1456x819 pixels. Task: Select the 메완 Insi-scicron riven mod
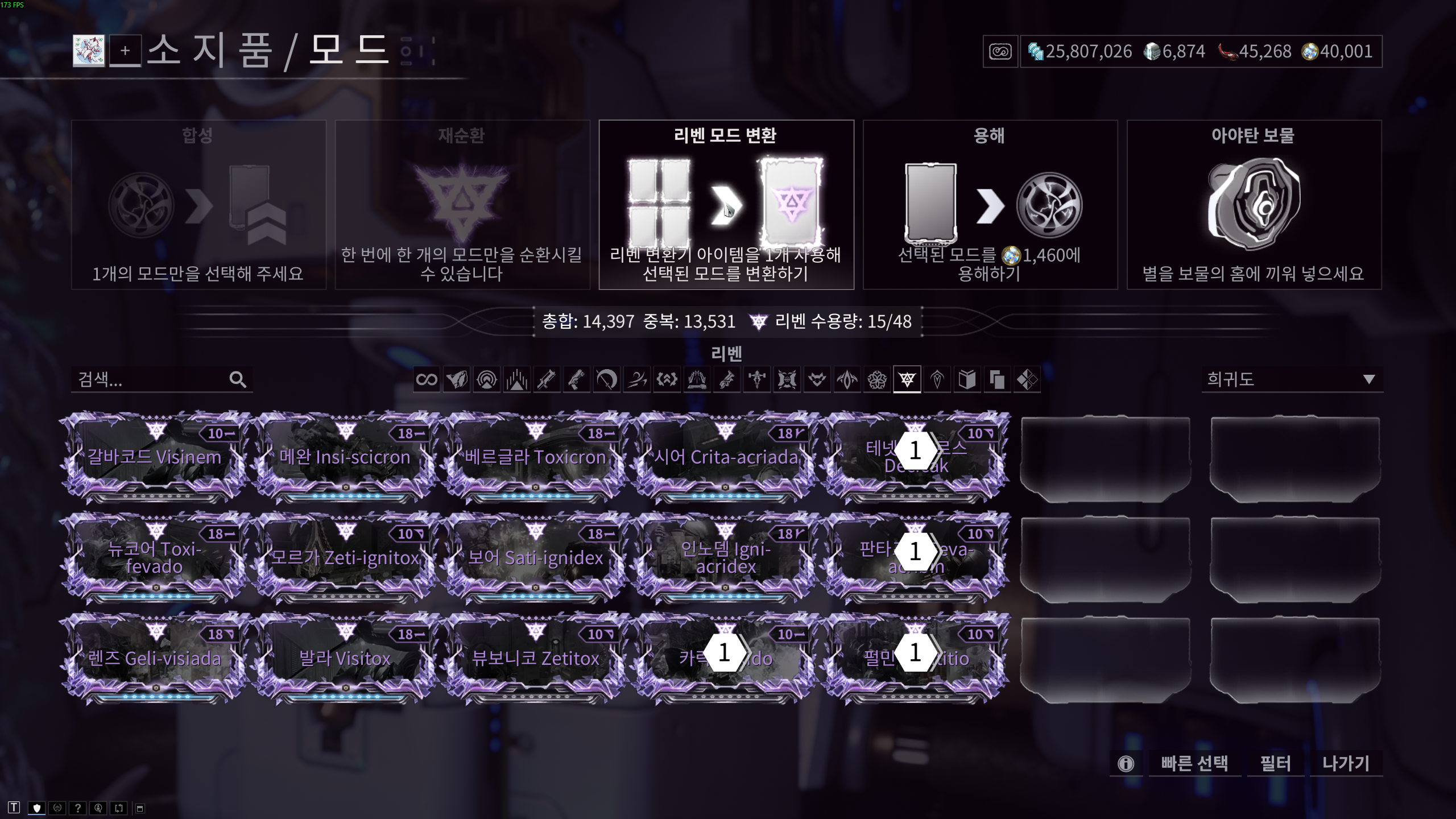[x=345, y=457]
